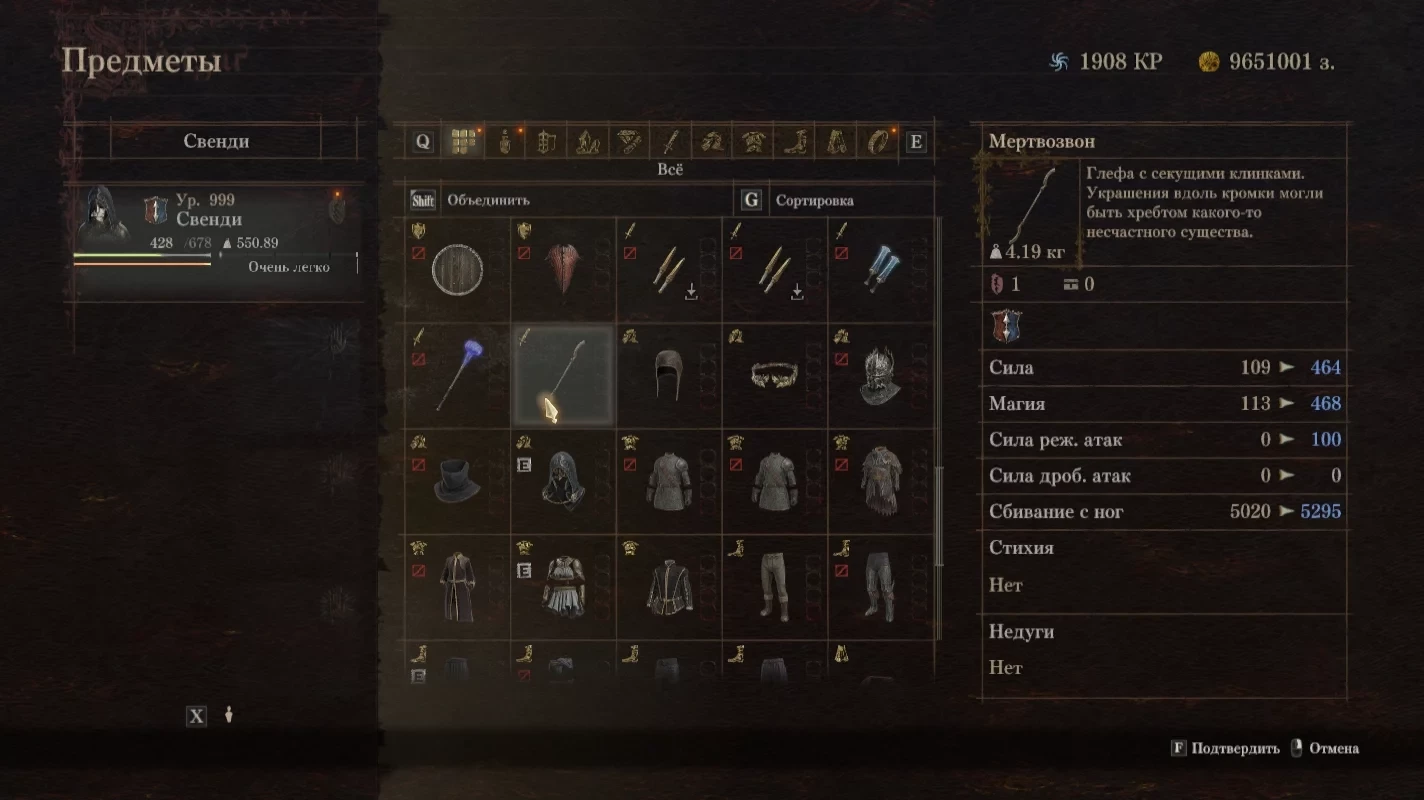The image size is (1424, 800).
Task: Choose the long dark coat armor
Action: (x=457, y=588)
